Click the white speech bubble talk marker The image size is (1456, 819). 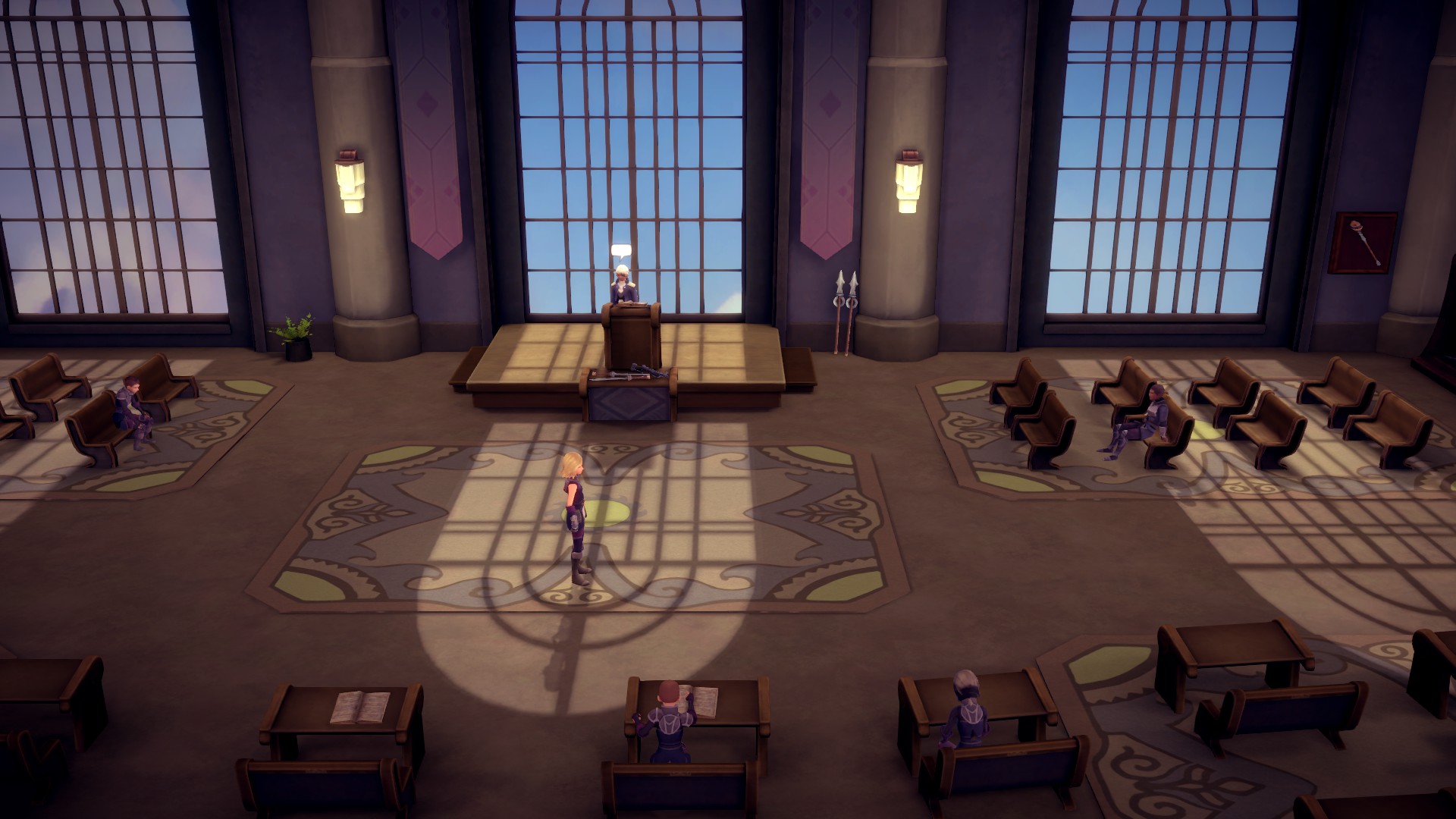tap(621, 251)
